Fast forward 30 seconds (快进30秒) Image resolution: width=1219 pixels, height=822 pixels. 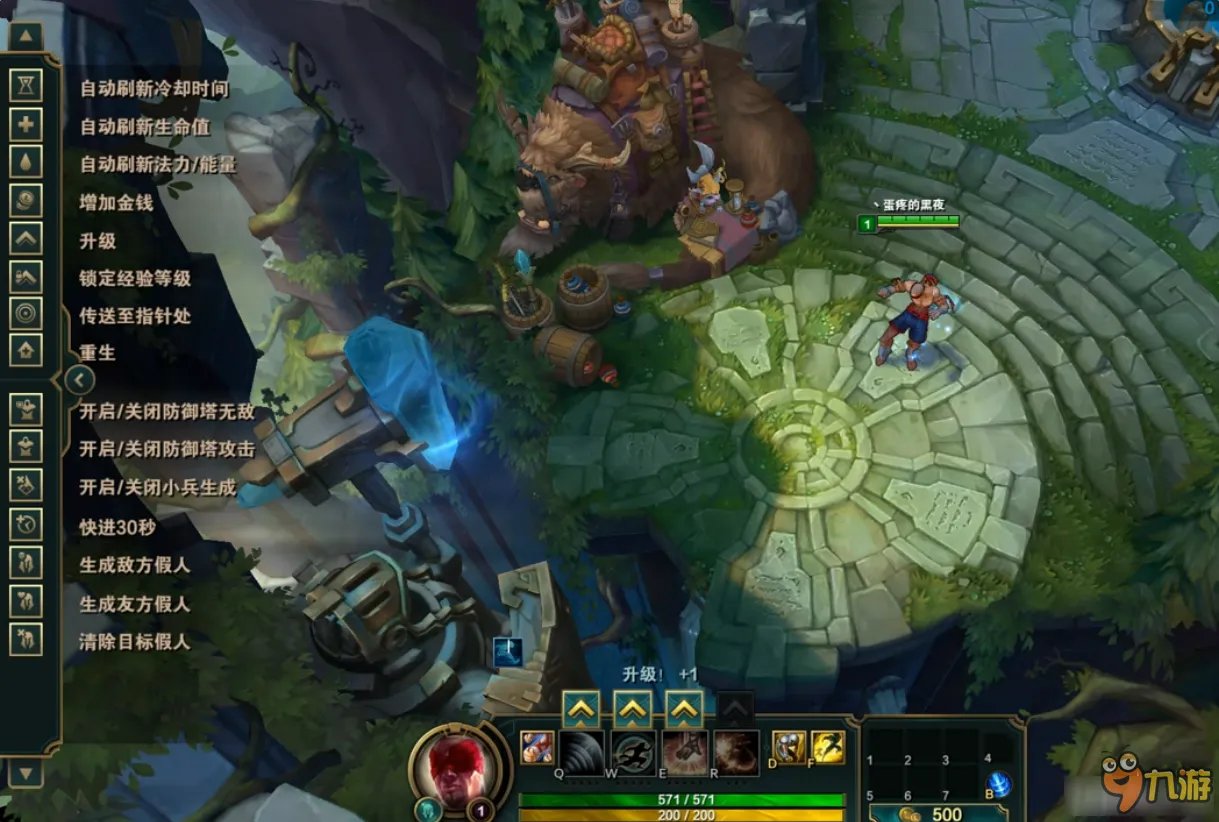coord(26,523)
